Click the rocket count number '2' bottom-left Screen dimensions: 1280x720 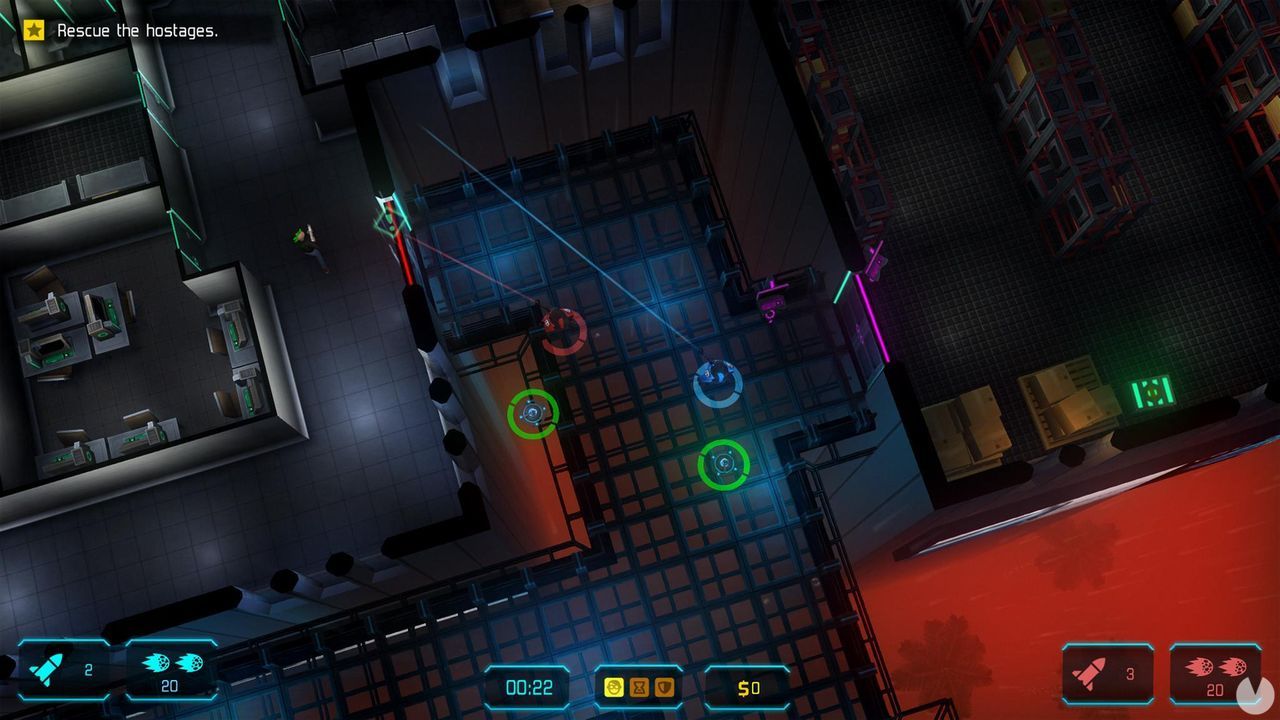(x=88, y=671)
